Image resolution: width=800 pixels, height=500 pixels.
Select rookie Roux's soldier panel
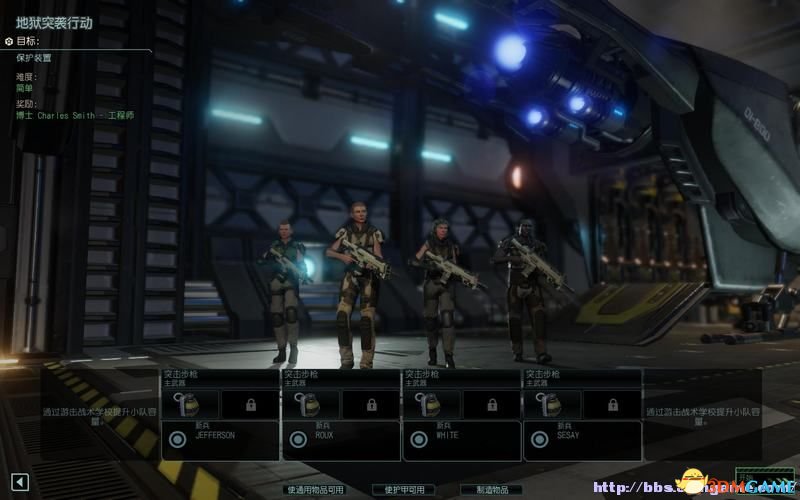(x=341, y=439)
